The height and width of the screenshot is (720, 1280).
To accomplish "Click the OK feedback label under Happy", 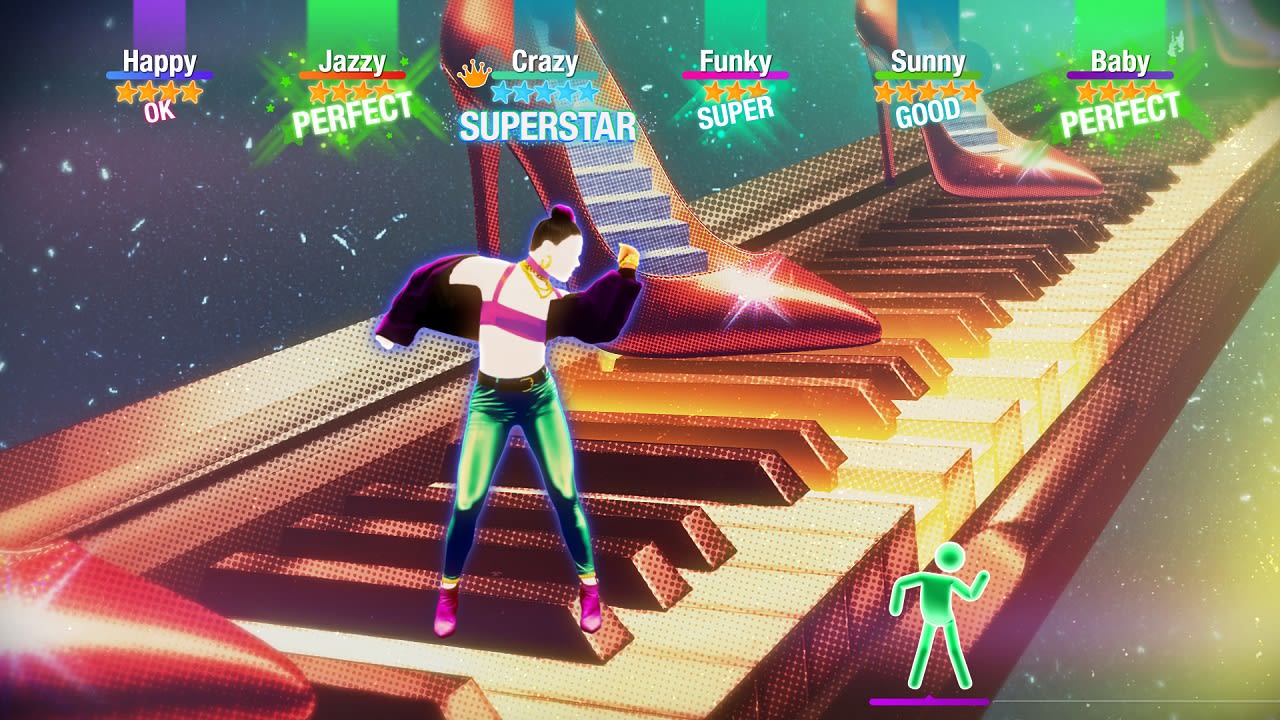I will [x=159, y=109].
